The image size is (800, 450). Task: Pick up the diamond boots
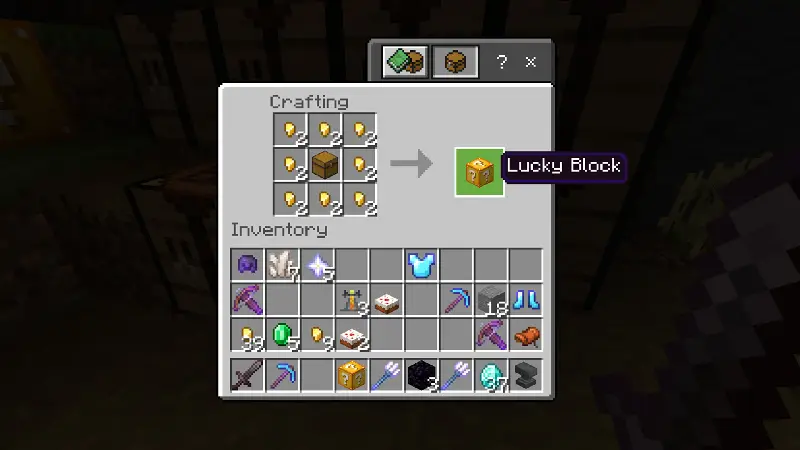(x=525, y=299)
